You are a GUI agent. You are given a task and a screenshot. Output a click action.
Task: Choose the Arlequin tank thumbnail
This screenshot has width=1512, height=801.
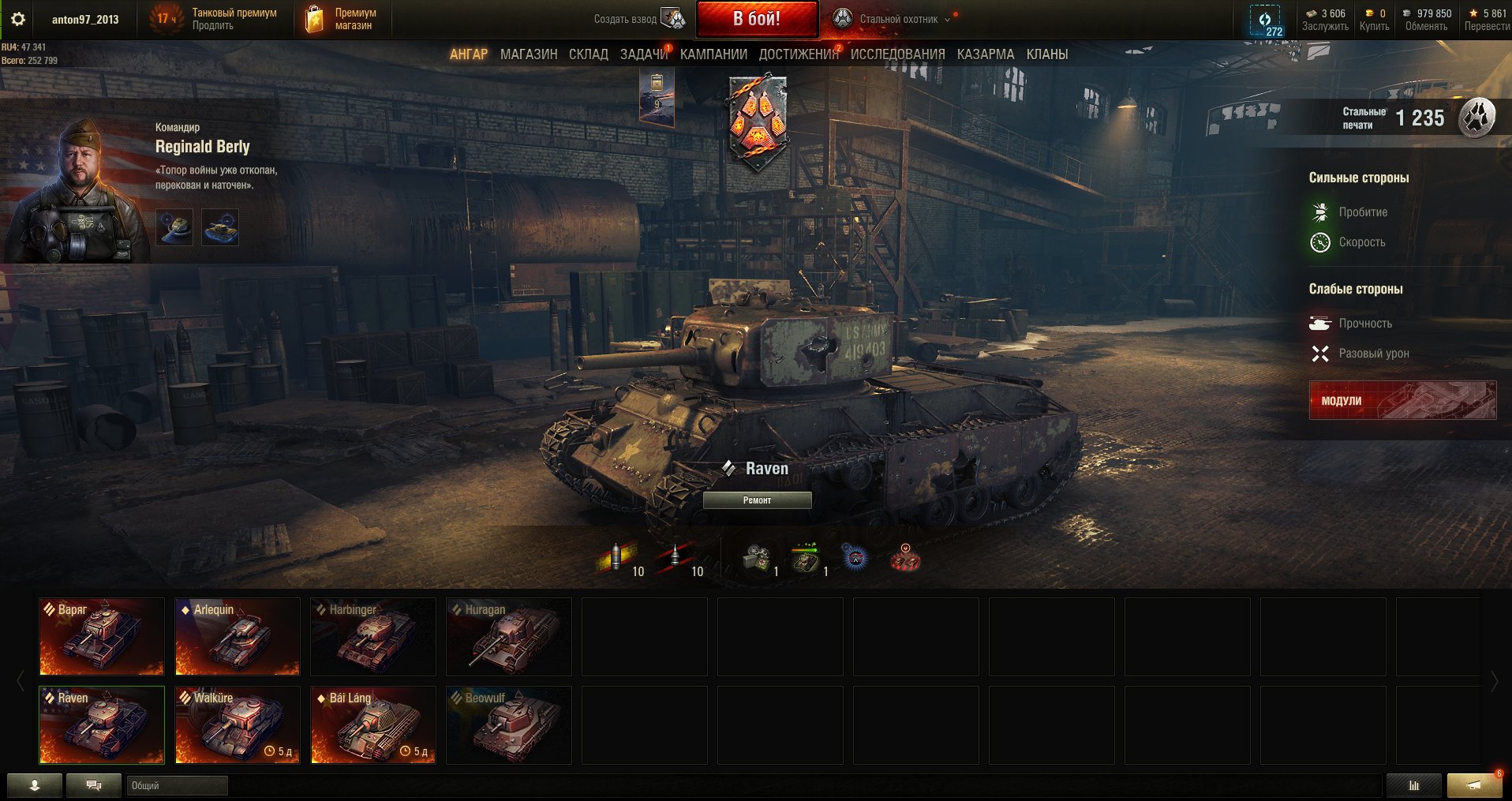tap(238, 636)
